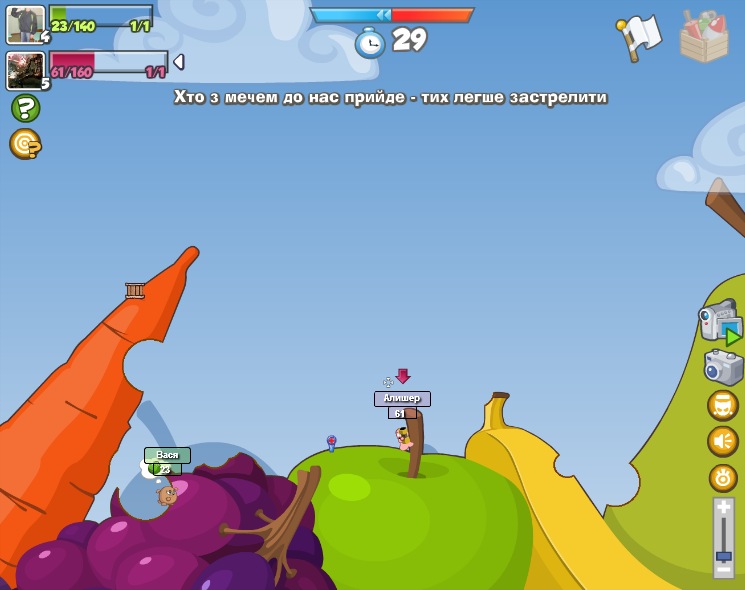Zoom in with the plus button
Image resolution: width=745 pixels, height=590 pixels.
tap(724, 508)
